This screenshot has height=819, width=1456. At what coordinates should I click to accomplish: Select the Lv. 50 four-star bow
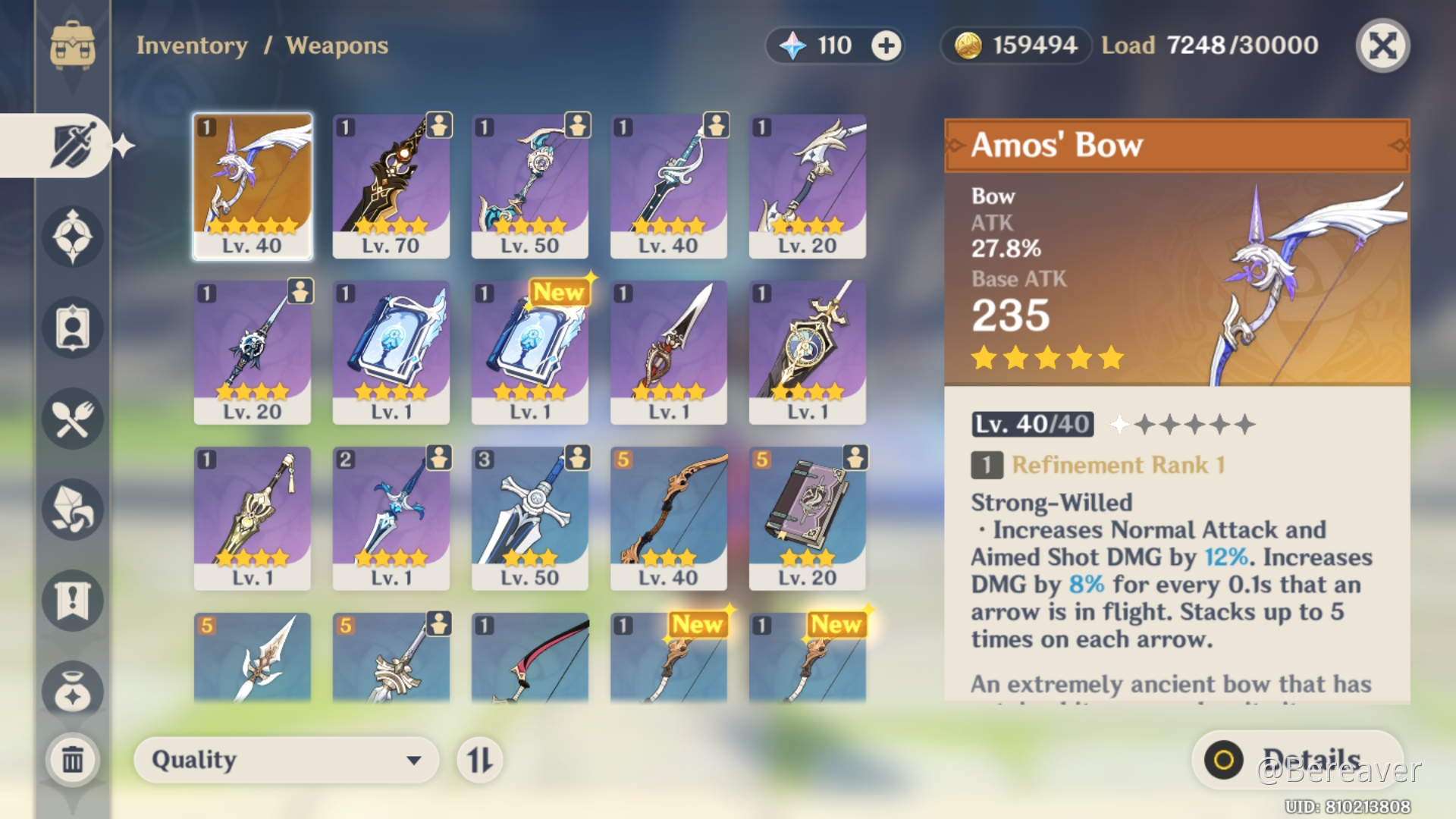[x=529, y=184]
